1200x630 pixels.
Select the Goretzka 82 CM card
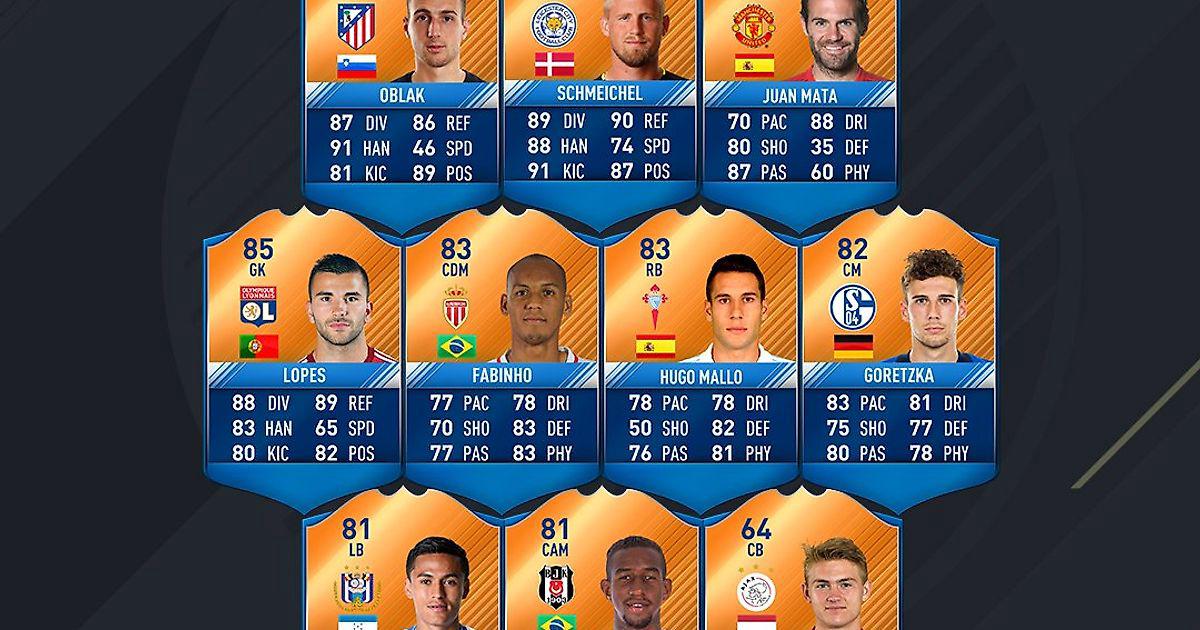900,350
